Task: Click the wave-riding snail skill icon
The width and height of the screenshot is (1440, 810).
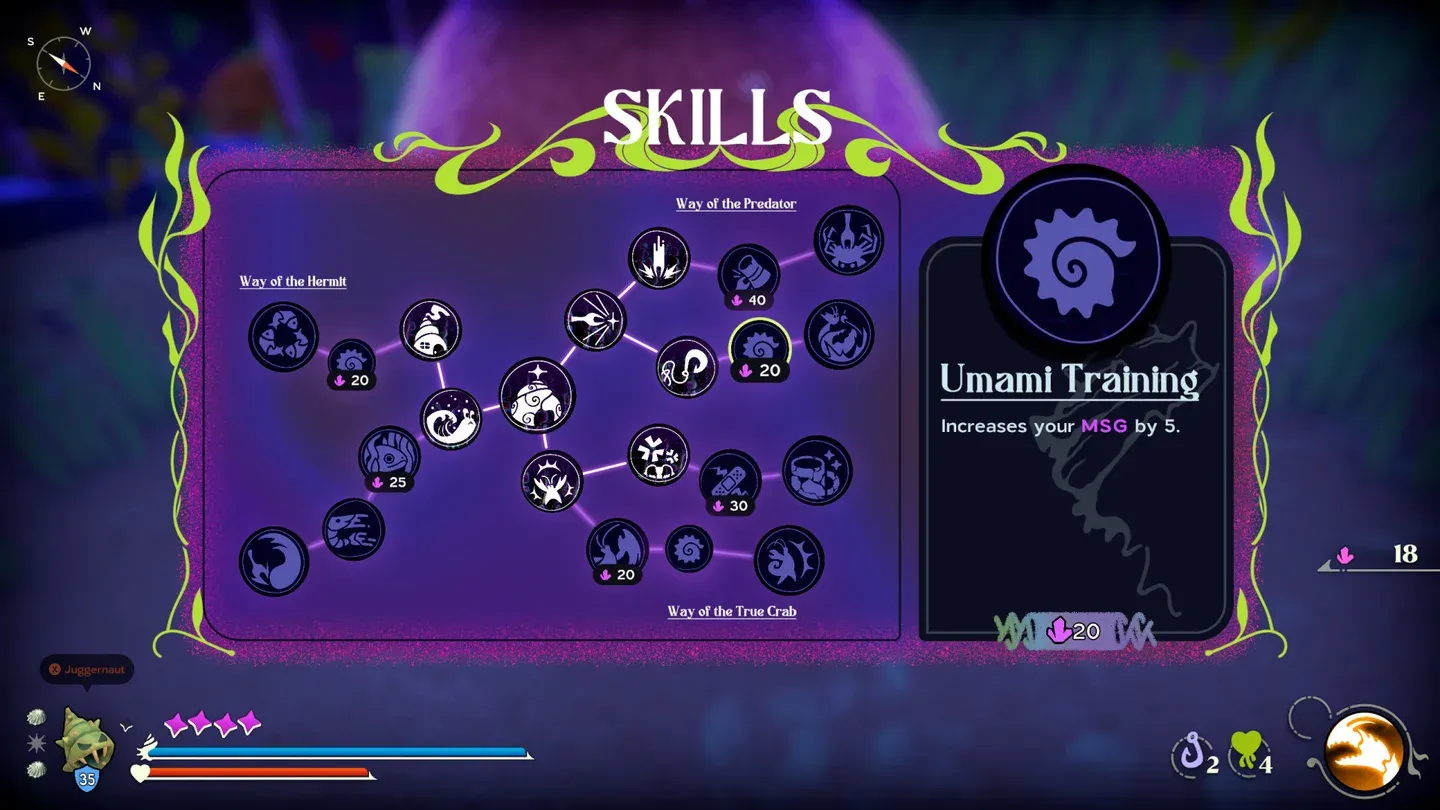Action: (449, 420)
